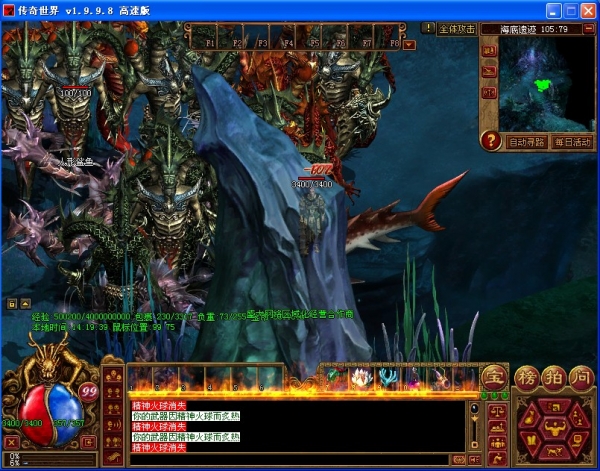
Task: Click the round question mark help button
Action: [490, 141]
